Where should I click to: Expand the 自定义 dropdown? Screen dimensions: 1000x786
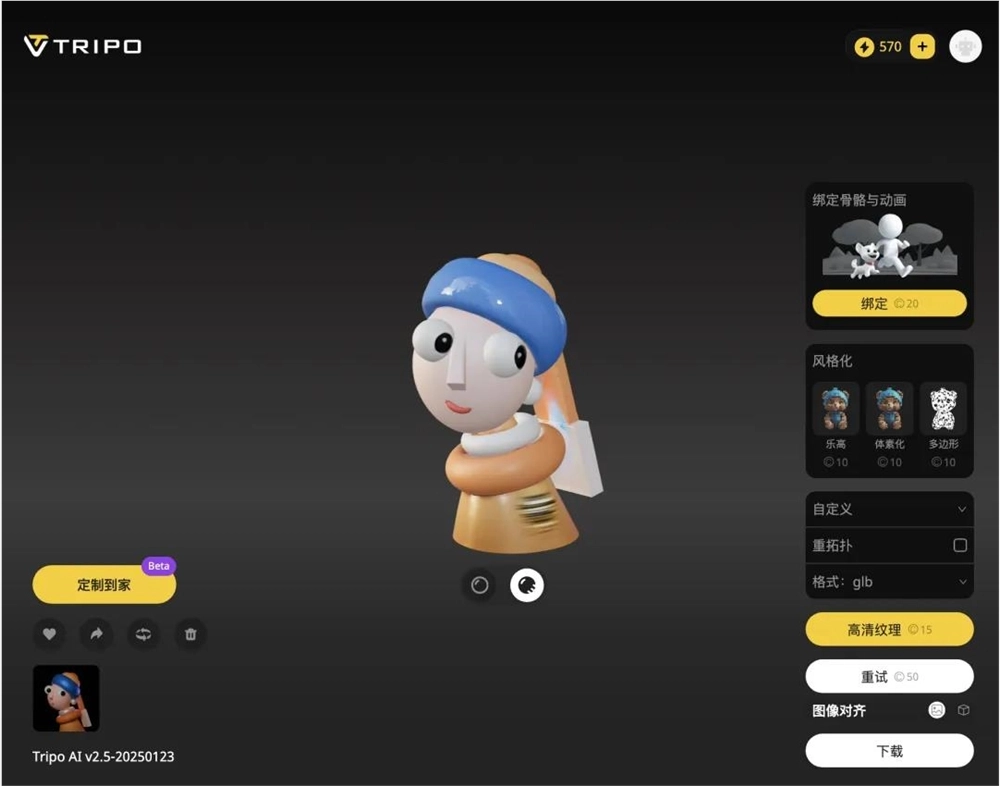889,509
